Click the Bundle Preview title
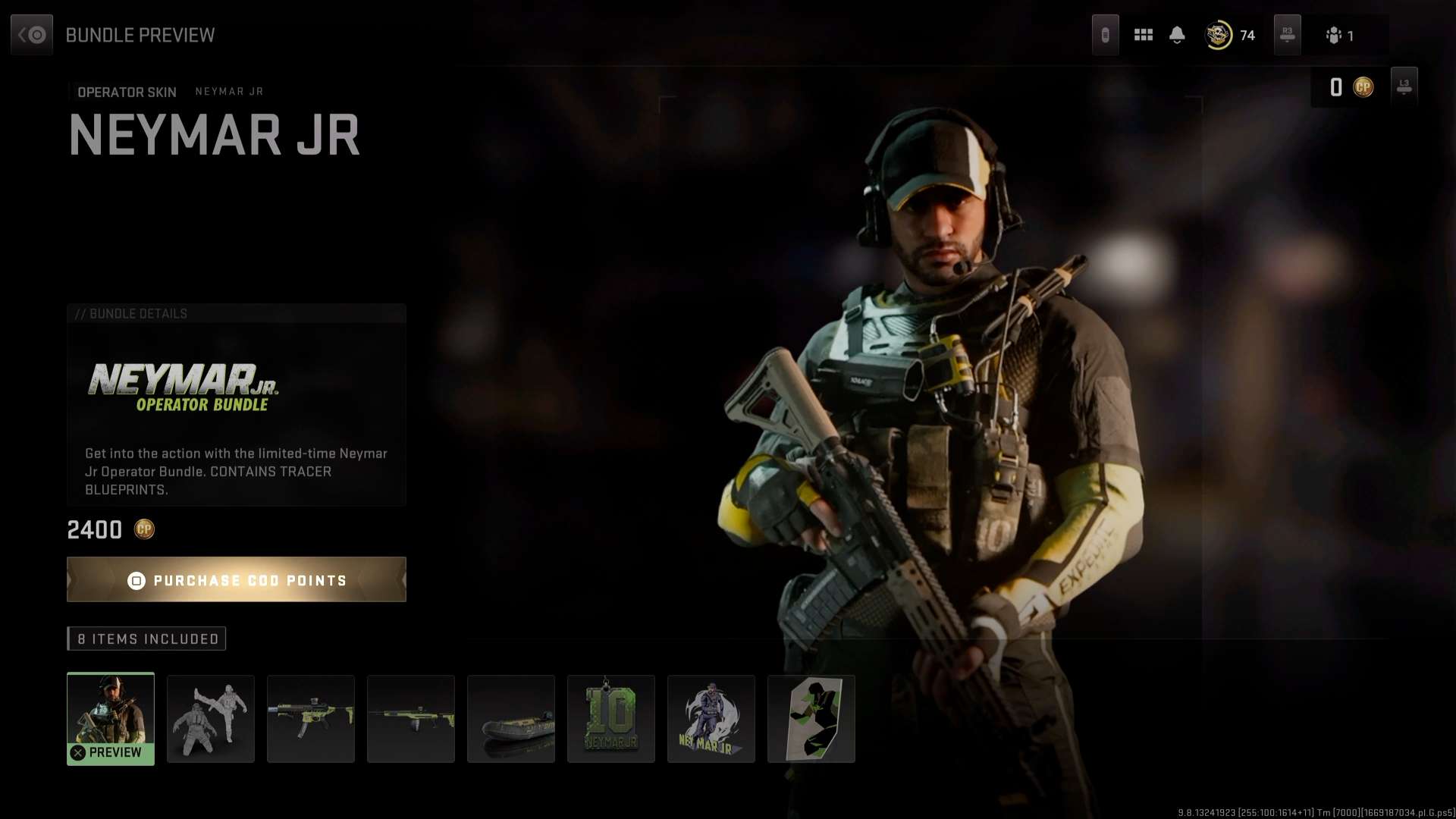This screenshot has height=819, width=1456. [140, 34]
